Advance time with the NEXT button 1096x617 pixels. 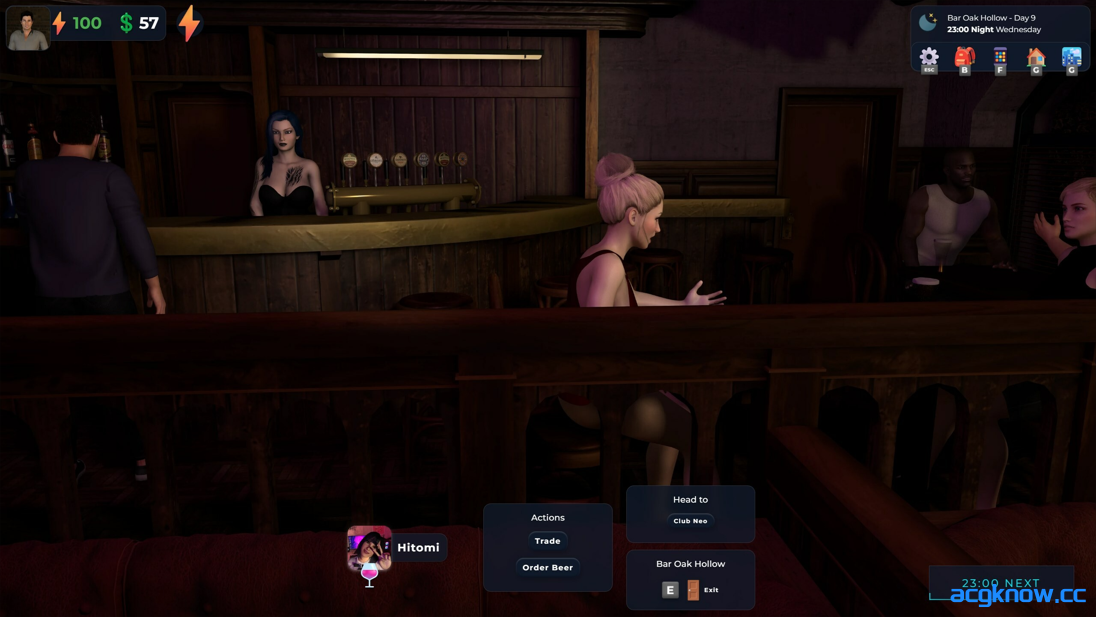tap(1000, 583)
